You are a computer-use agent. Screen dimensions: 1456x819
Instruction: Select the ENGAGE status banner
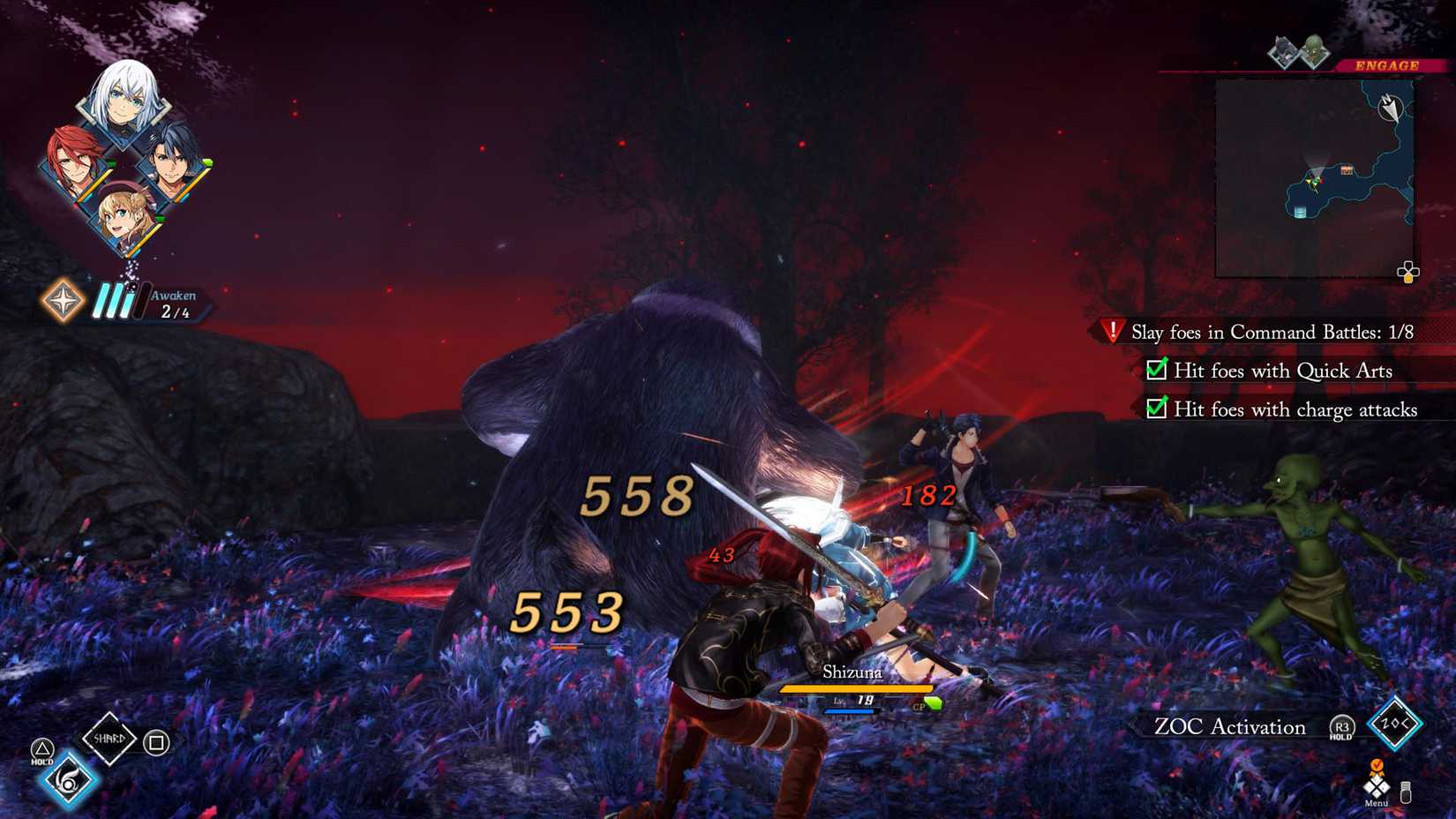point(1386,64)
